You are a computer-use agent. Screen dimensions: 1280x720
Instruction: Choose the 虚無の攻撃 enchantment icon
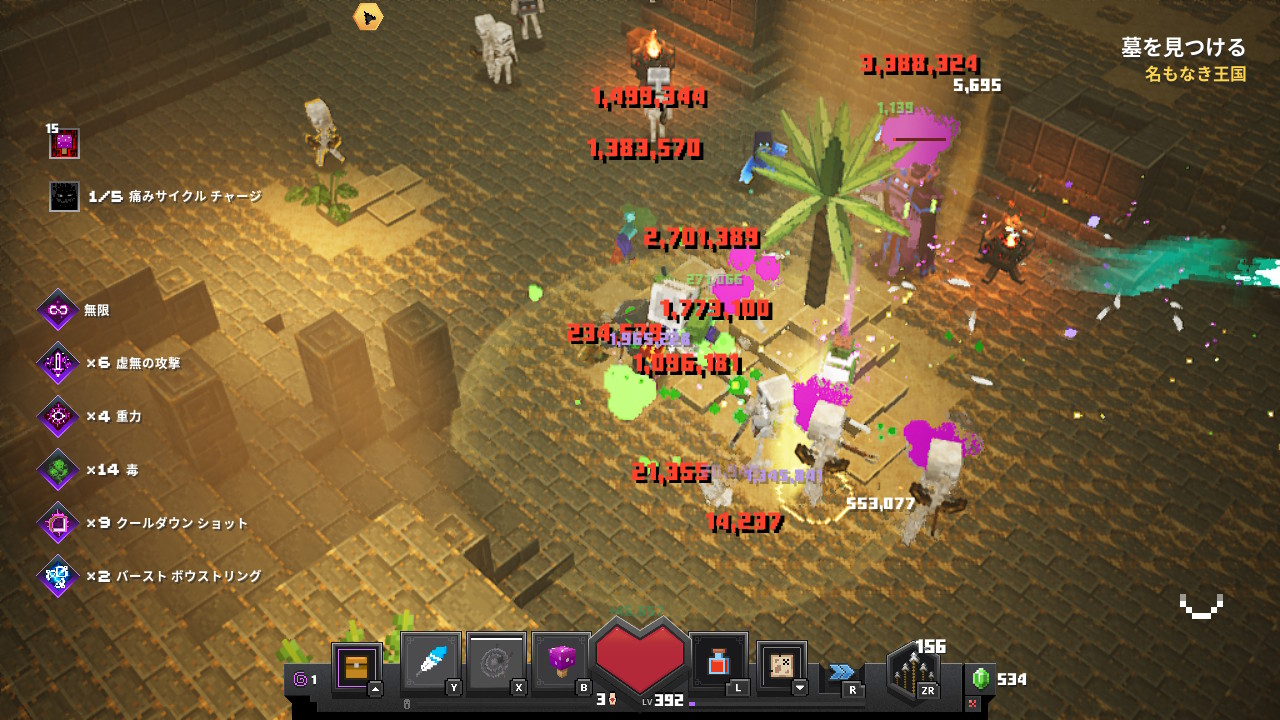coord(58,363)
